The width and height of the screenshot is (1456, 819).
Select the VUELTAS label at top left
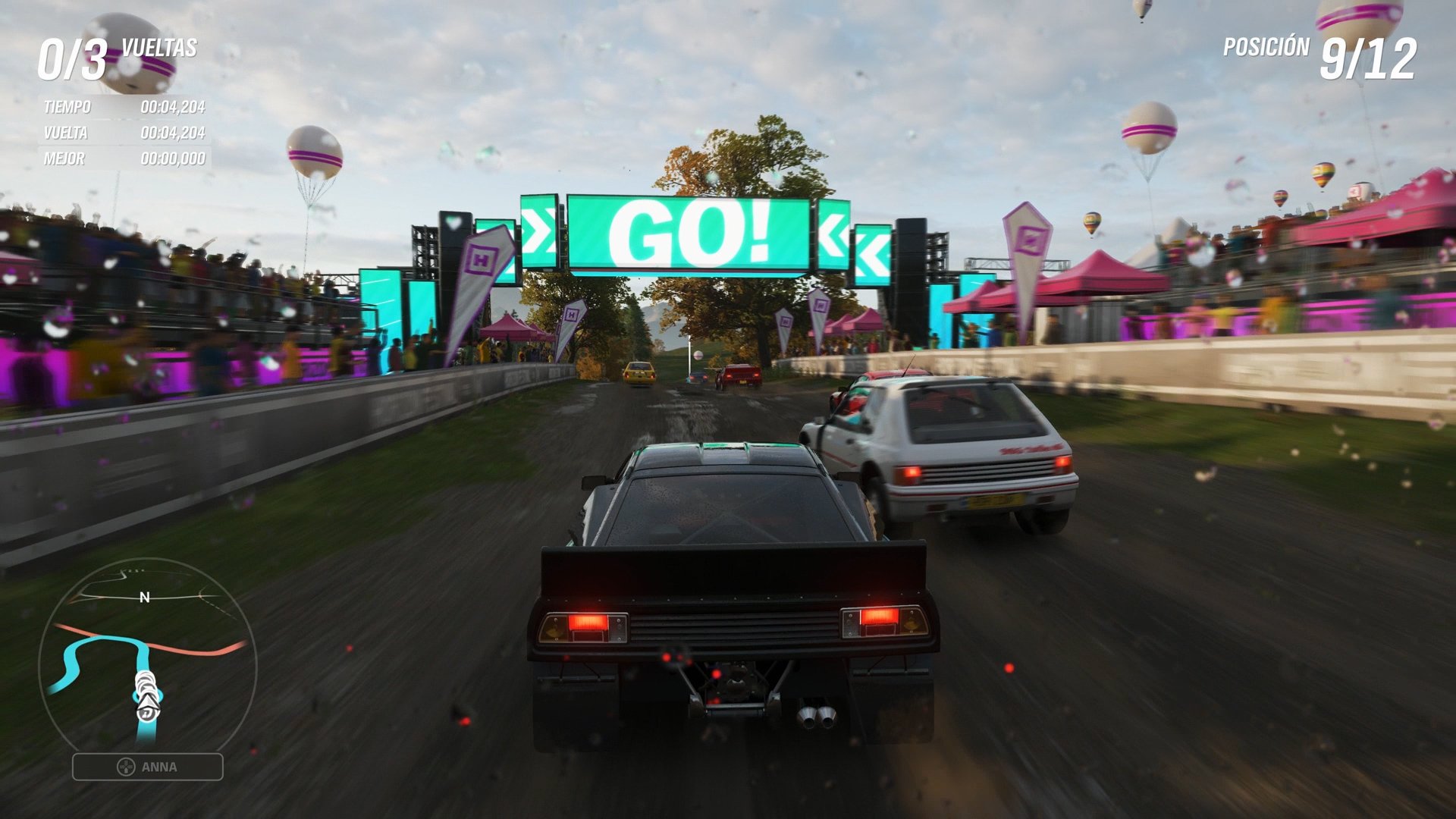(x=159, y=50)
